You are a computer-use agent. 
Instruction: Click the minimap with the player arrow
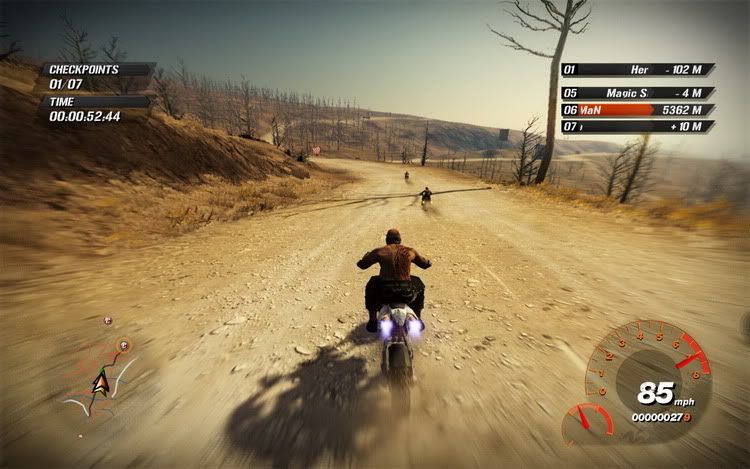click(x=98, y=377)
